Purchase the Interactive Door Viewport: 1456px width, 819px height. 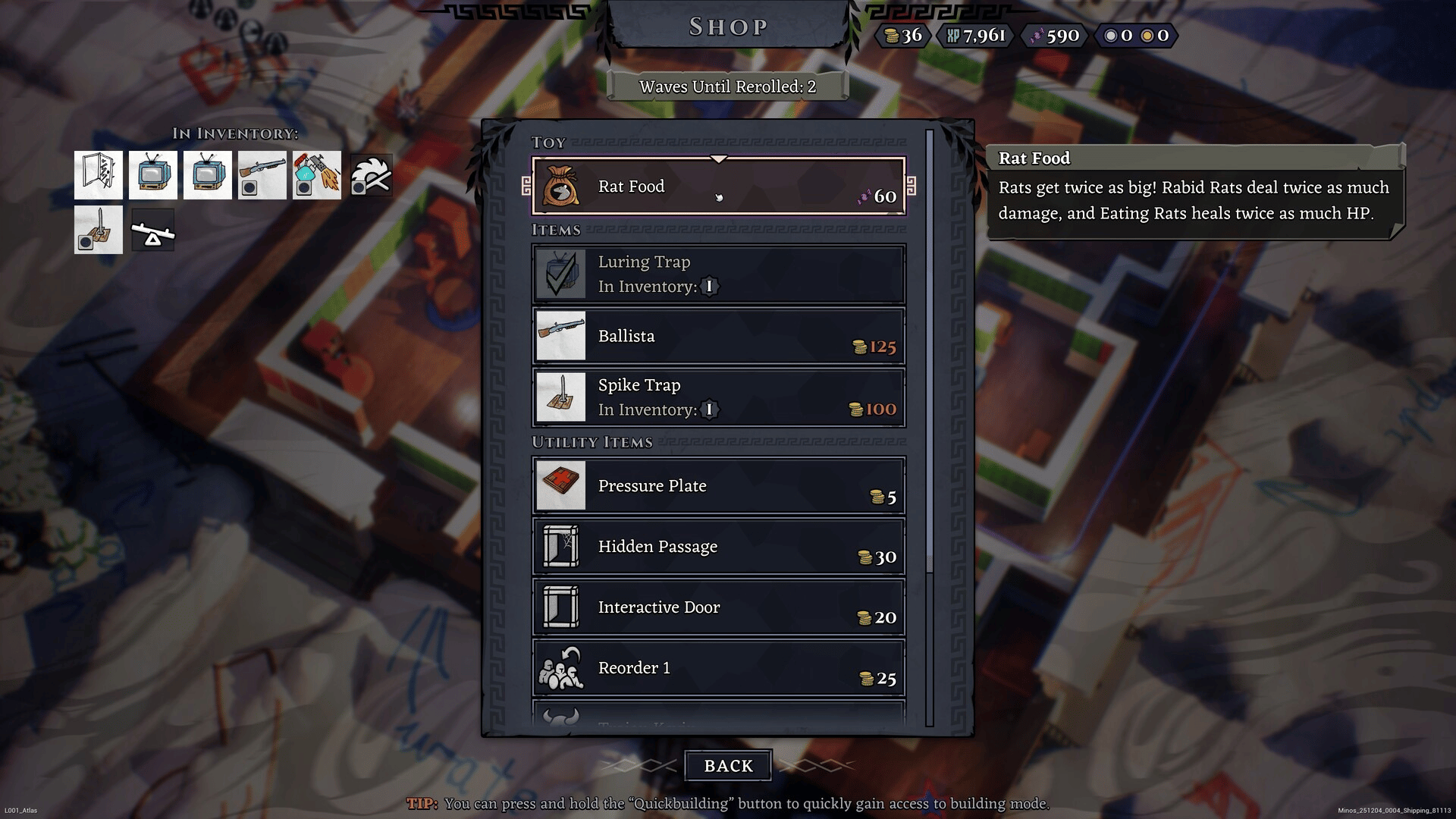pyautogui.click(x=718, y=607)
